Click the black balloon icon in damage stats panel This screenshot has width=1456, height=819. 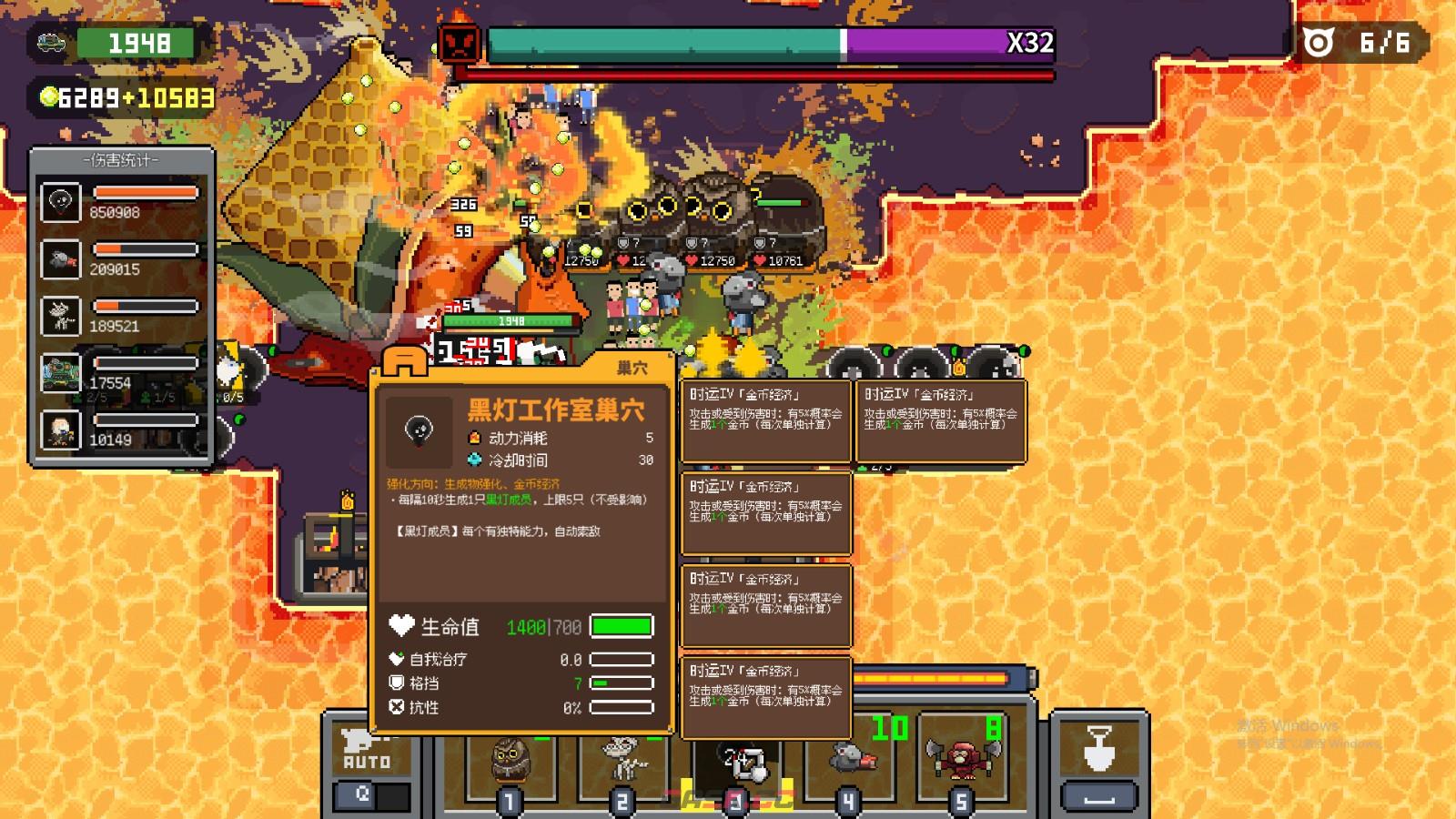click(61, 201)
